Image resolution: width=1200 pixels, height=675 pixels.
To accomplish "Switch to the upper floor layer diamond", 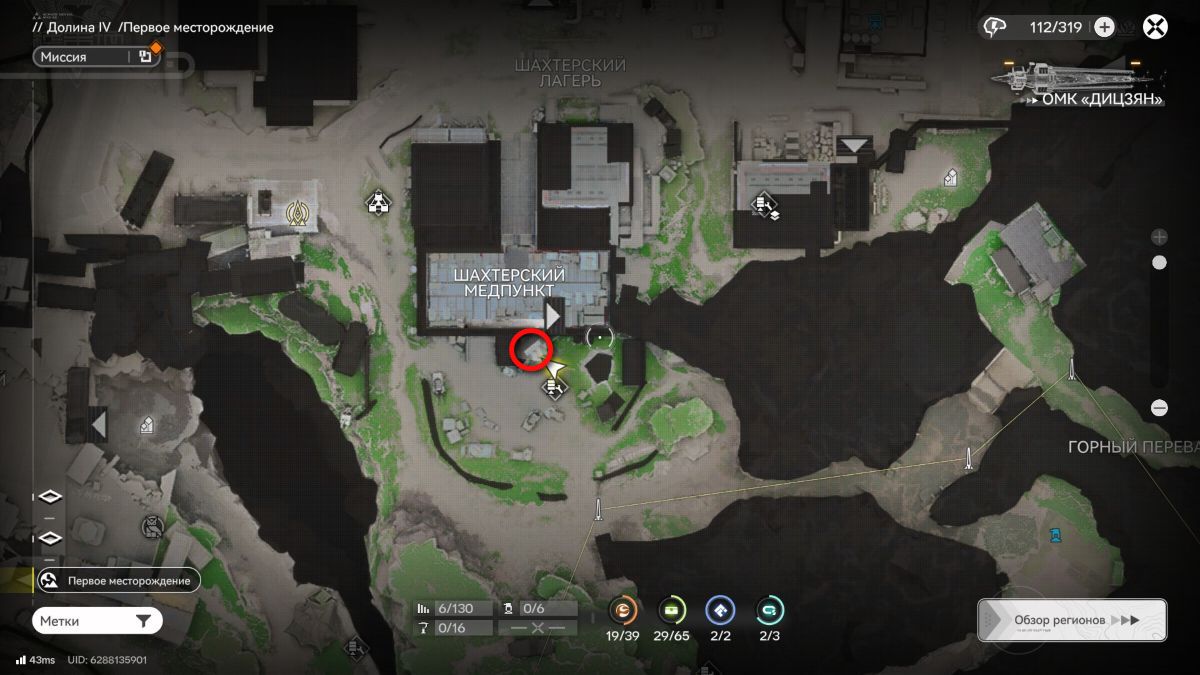I will [49, 498].
